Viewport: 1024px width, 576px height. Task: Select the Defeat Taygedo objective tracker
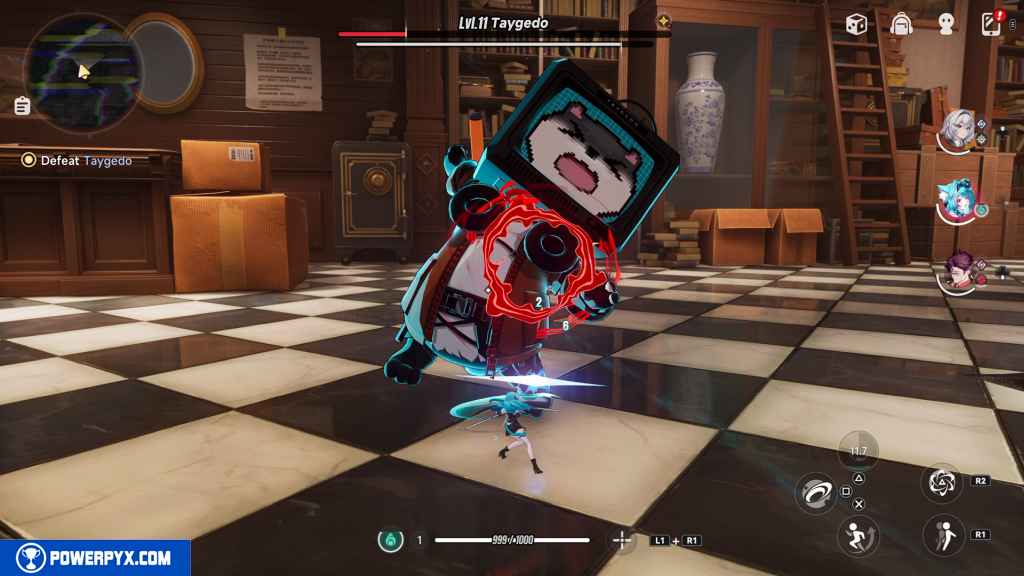(x=78, y=160)
